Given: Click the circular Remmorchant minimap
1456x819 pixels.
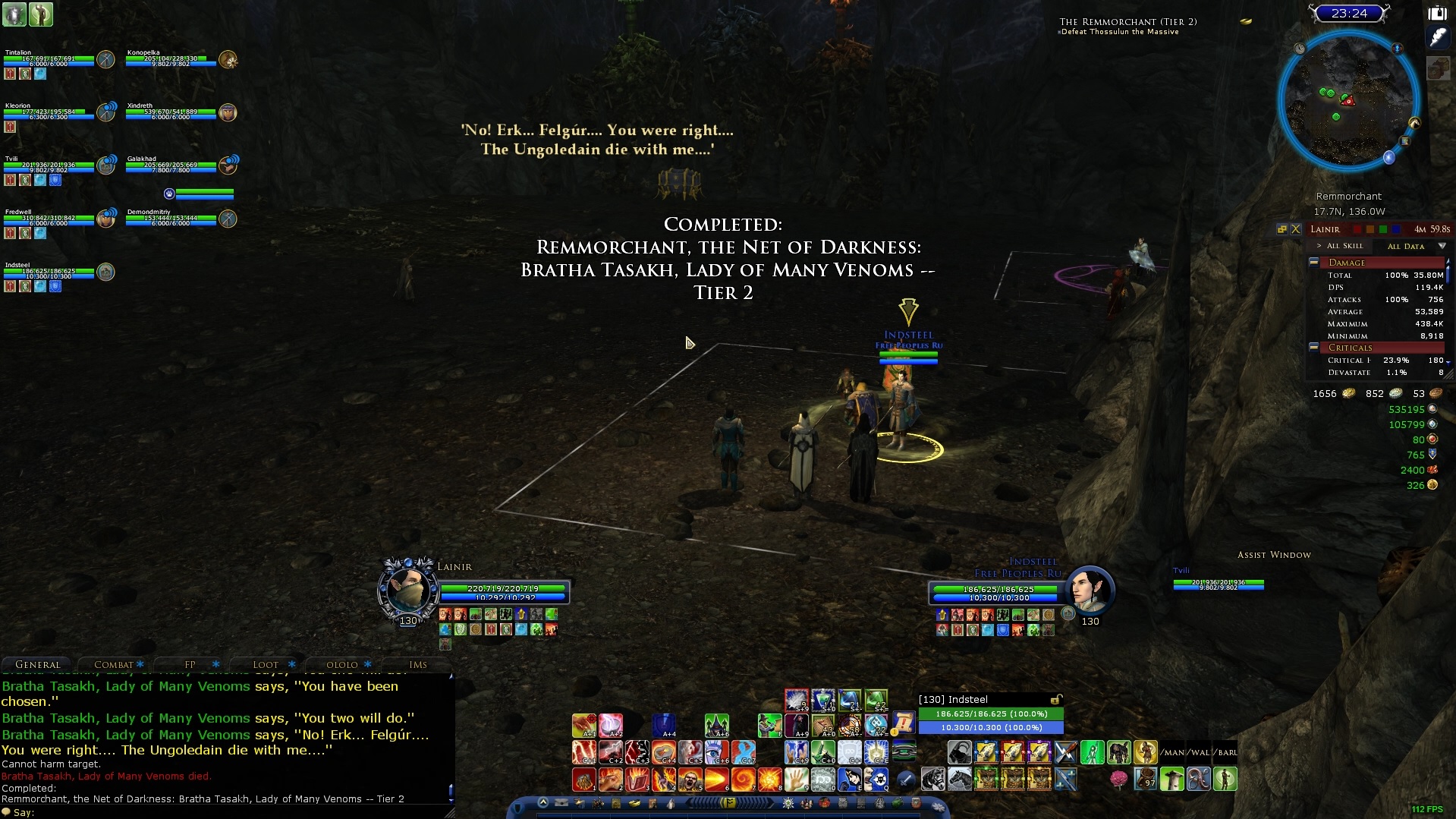Looking at the screenshot, I should (x=1348, y=101).
